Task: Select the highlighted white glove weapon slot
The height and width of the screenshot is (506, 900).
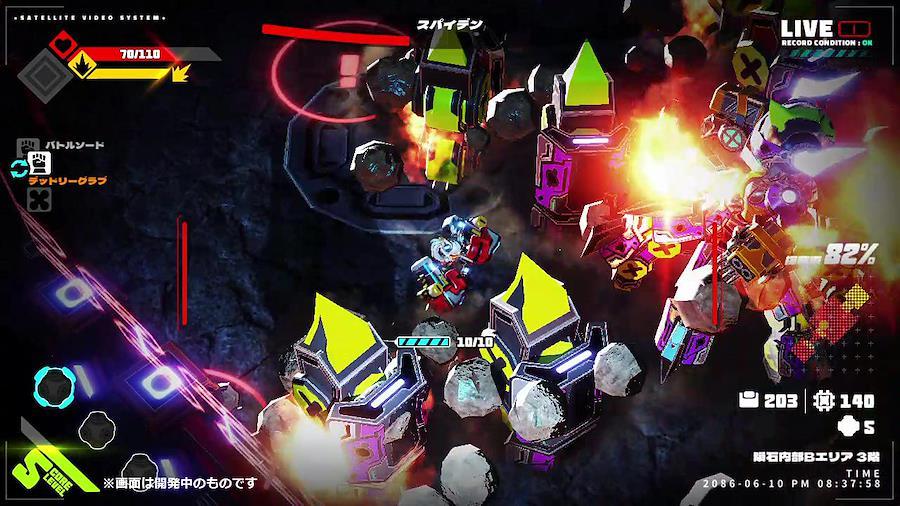Action: (40, 166)
